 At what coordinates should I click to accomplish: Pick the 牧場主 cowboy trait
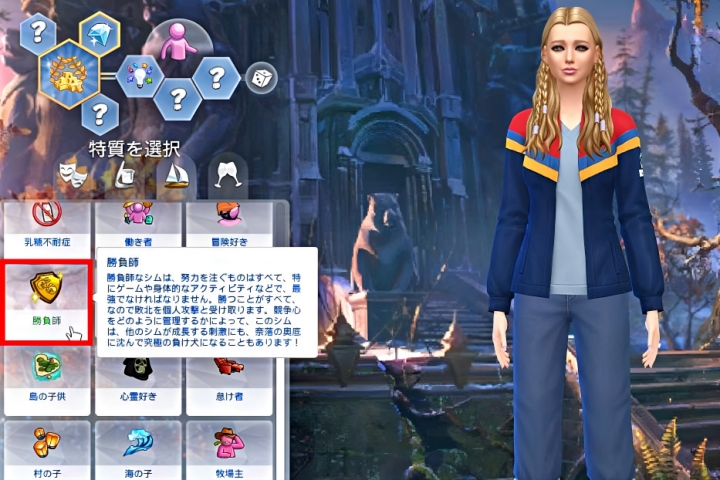[230, 448]
